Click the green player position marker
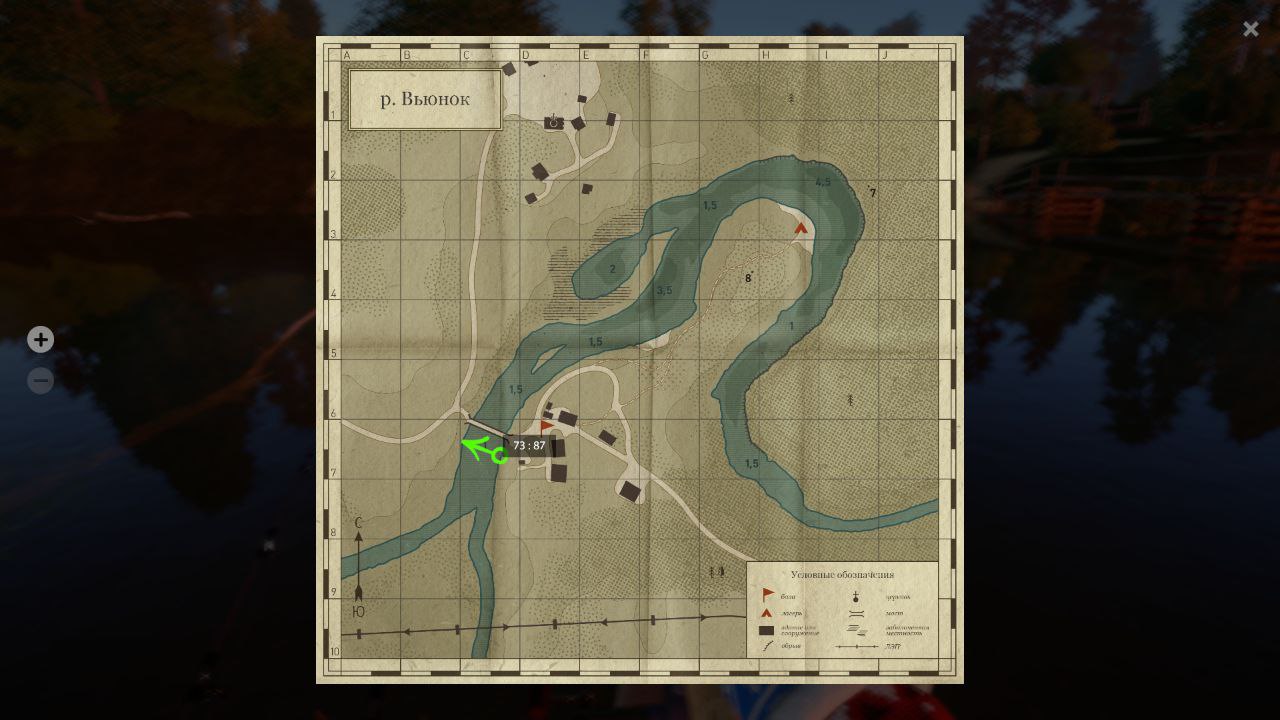The image size is (1280, 720). pos(499,456)
